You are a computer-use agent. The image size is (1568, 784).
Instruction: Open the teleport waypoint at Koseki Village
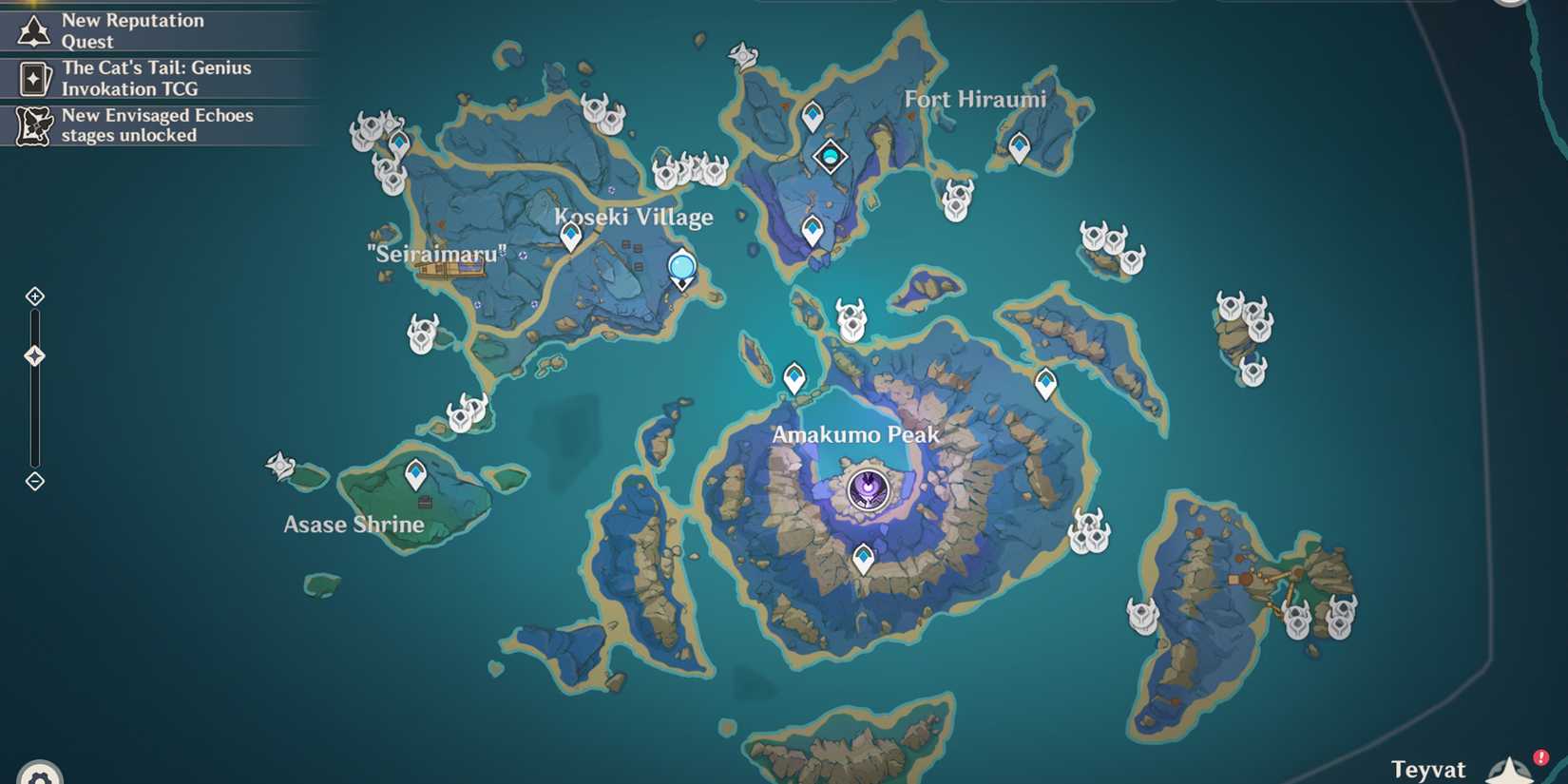pos(570,238)
